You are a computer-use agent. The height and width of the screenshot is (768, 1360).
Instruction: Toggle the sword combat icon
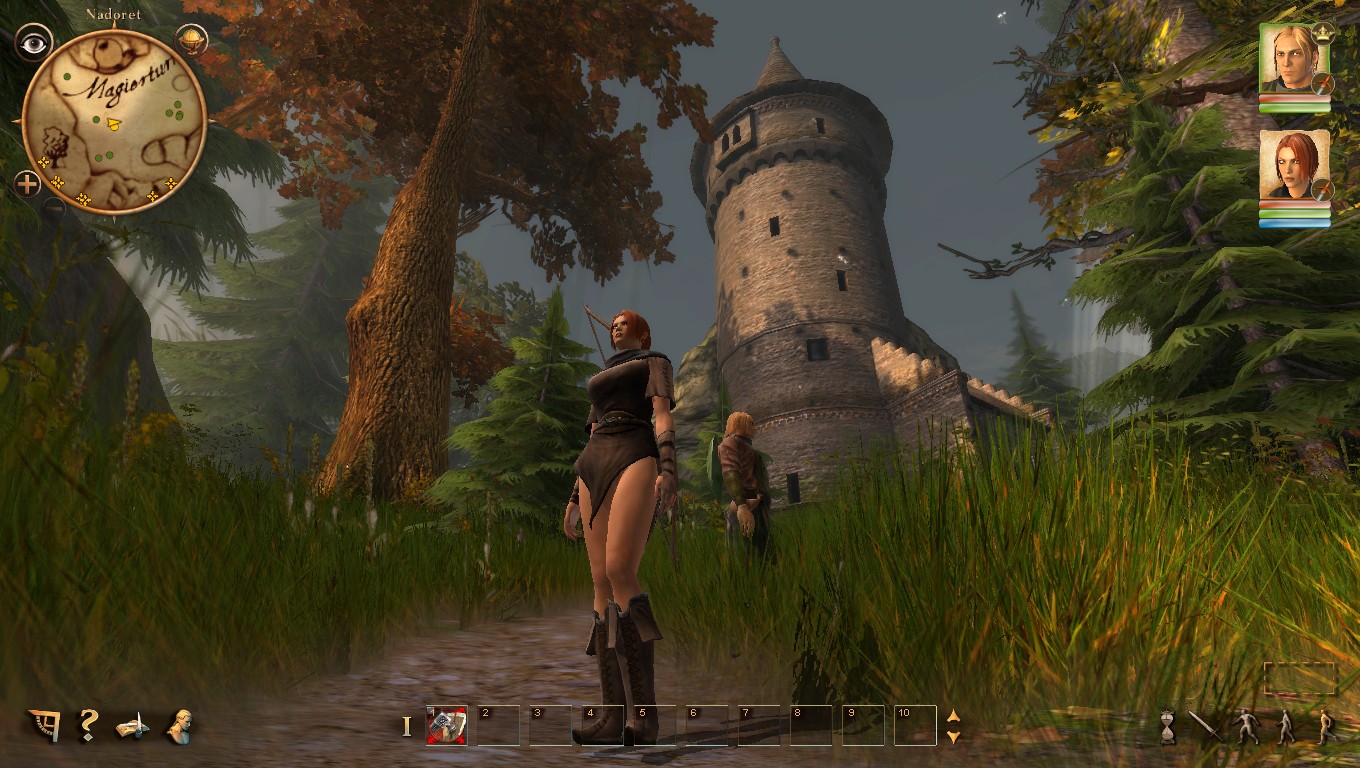(x=1206, y=726)
